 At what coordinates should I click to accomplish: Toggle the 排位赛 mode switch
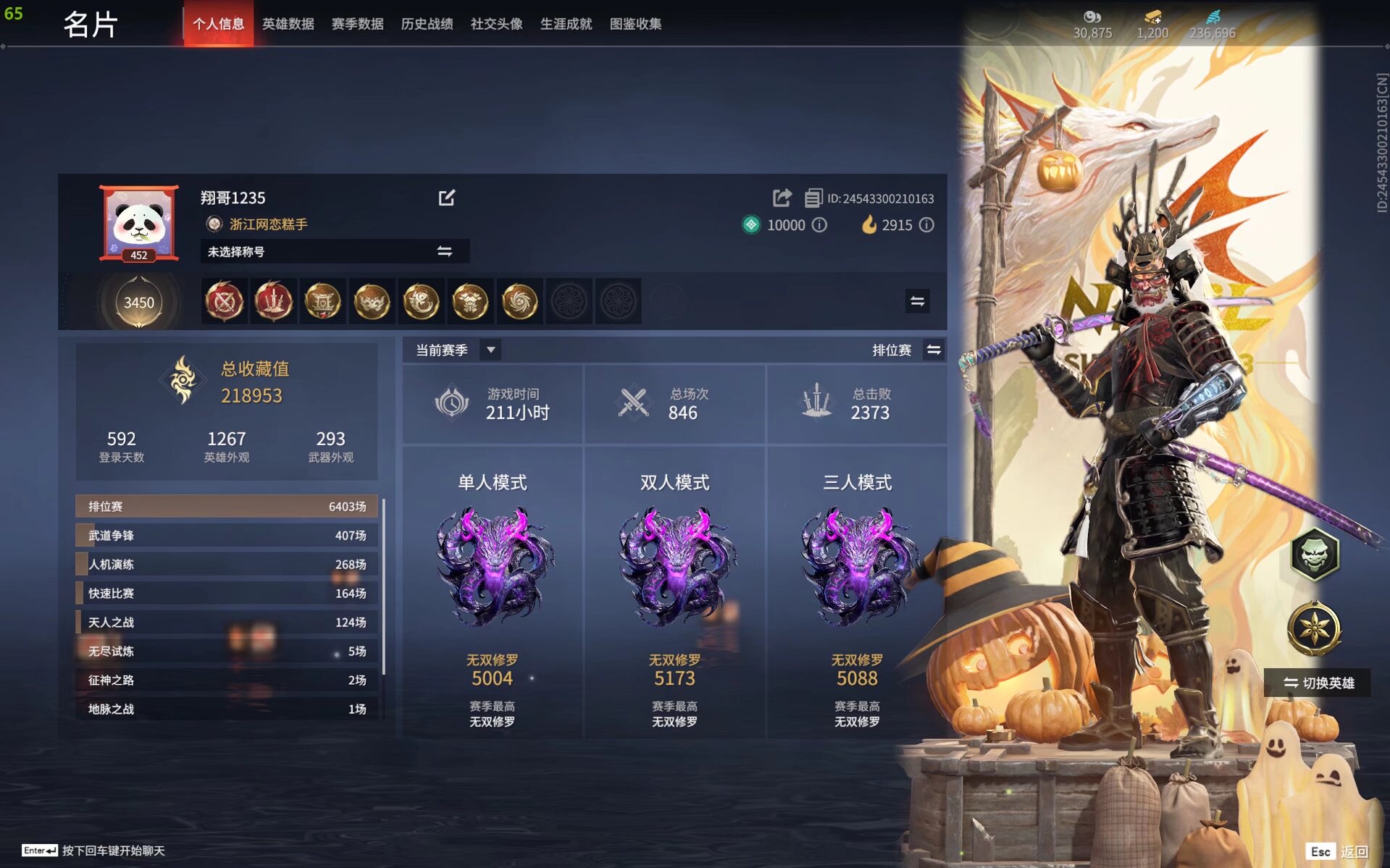[933, 350]
